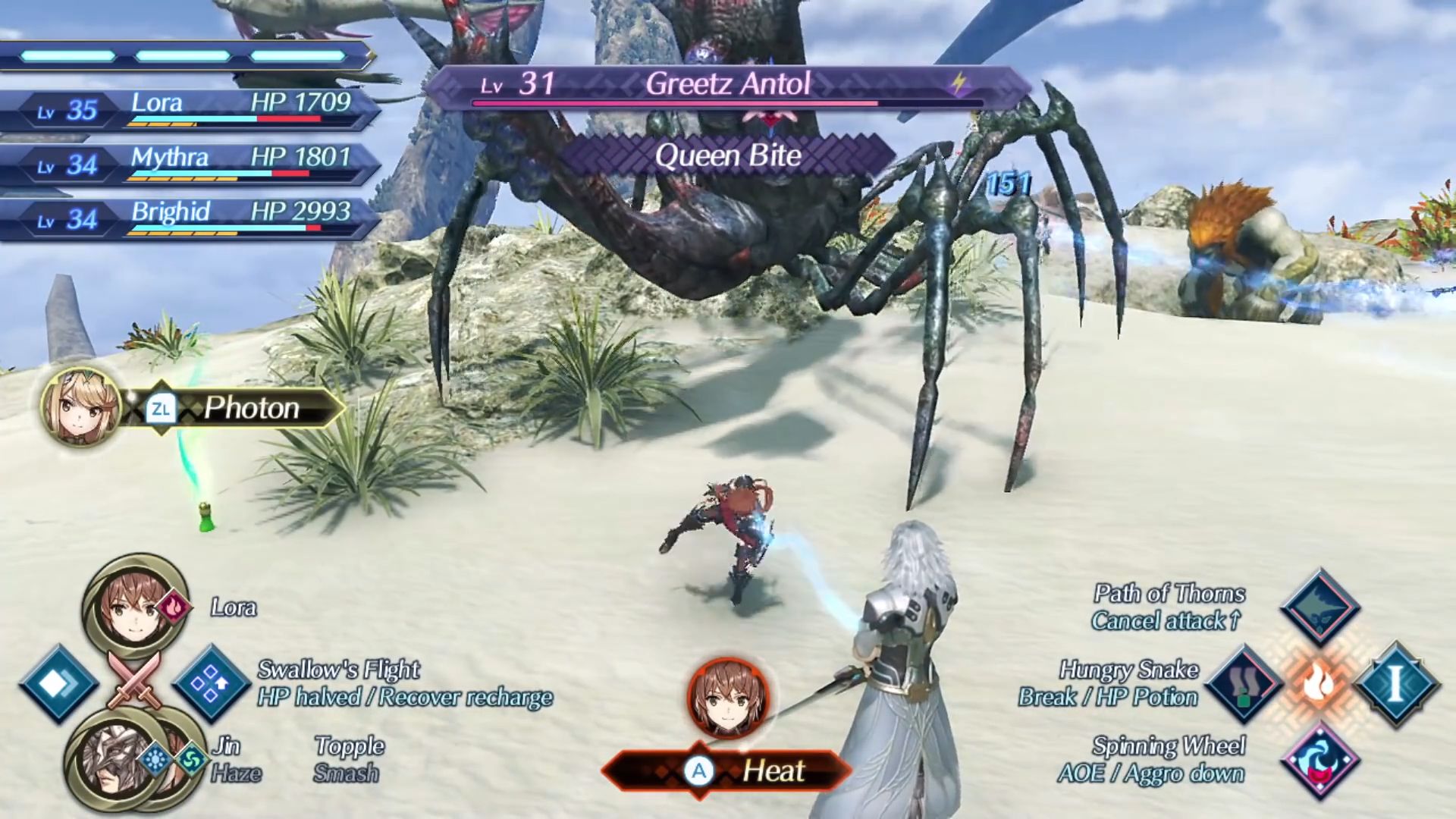1456x819 pixels.
Task: Select the Swallow's Flight vanguard switch art
Action: [210, 684]
